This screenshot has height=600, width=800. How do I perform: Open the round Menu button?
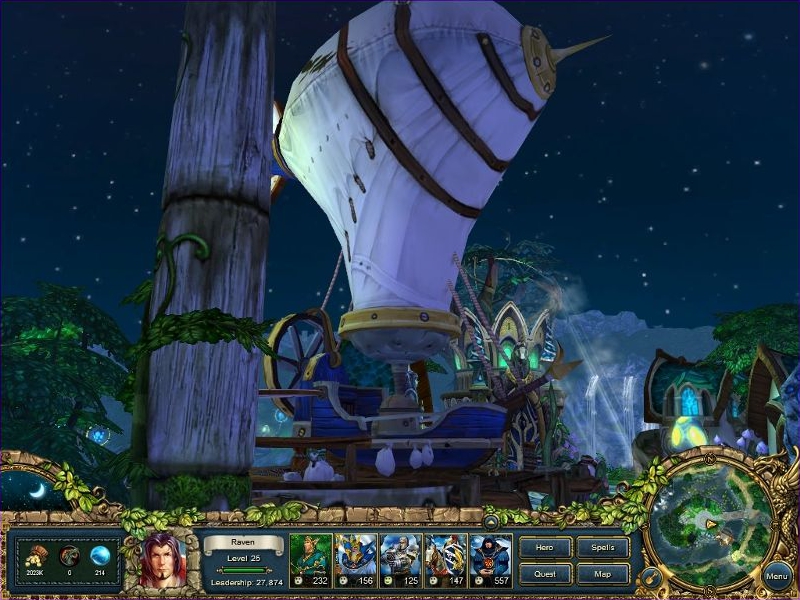click(777, 576)
